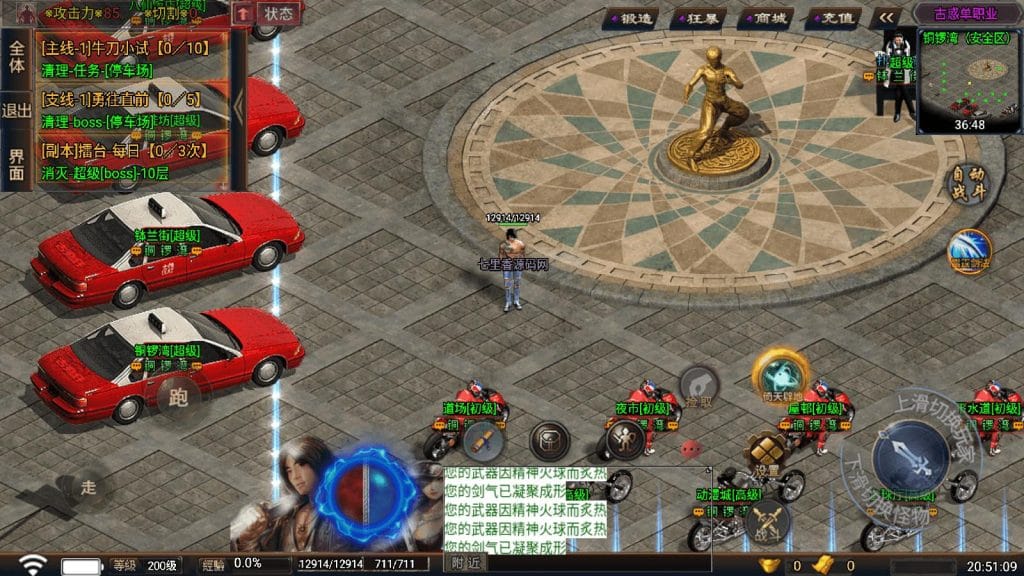Collapse the top menu with the double-arrow button
Image resolution: width=1024 pixels, height=576 pixels.
(x=885, y=18)
